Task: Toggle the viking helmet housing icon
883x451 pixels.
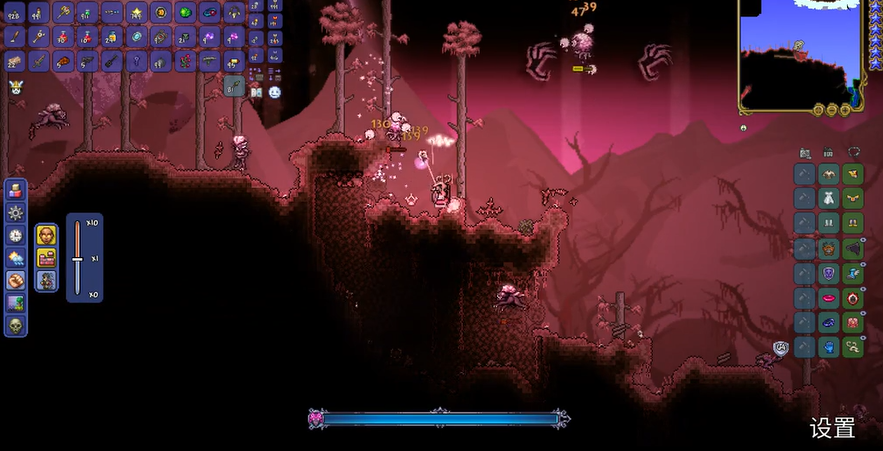Action: point(16,88)
